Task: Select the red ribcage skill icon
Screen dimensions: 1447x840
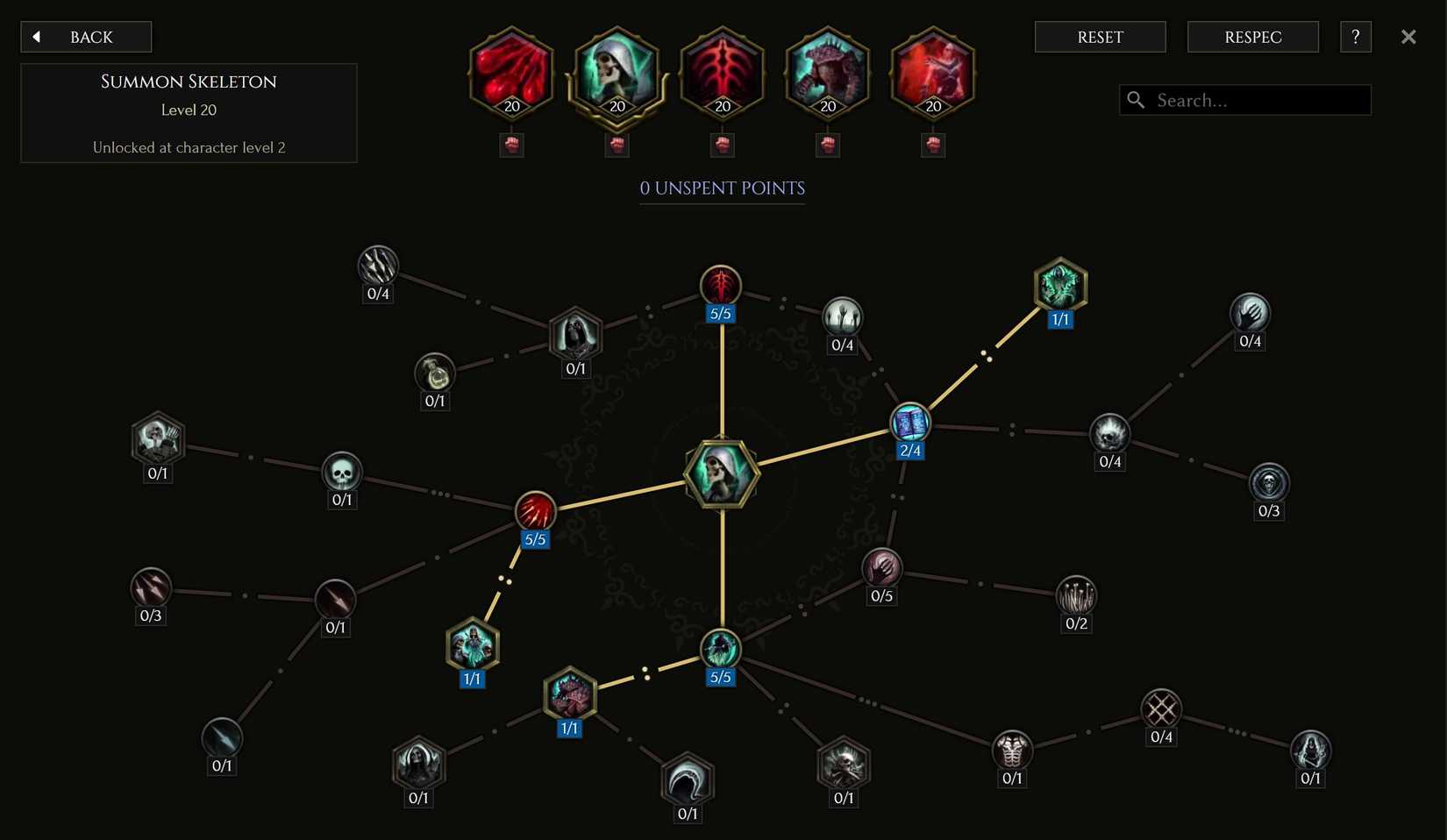Action: coord(722,75)
